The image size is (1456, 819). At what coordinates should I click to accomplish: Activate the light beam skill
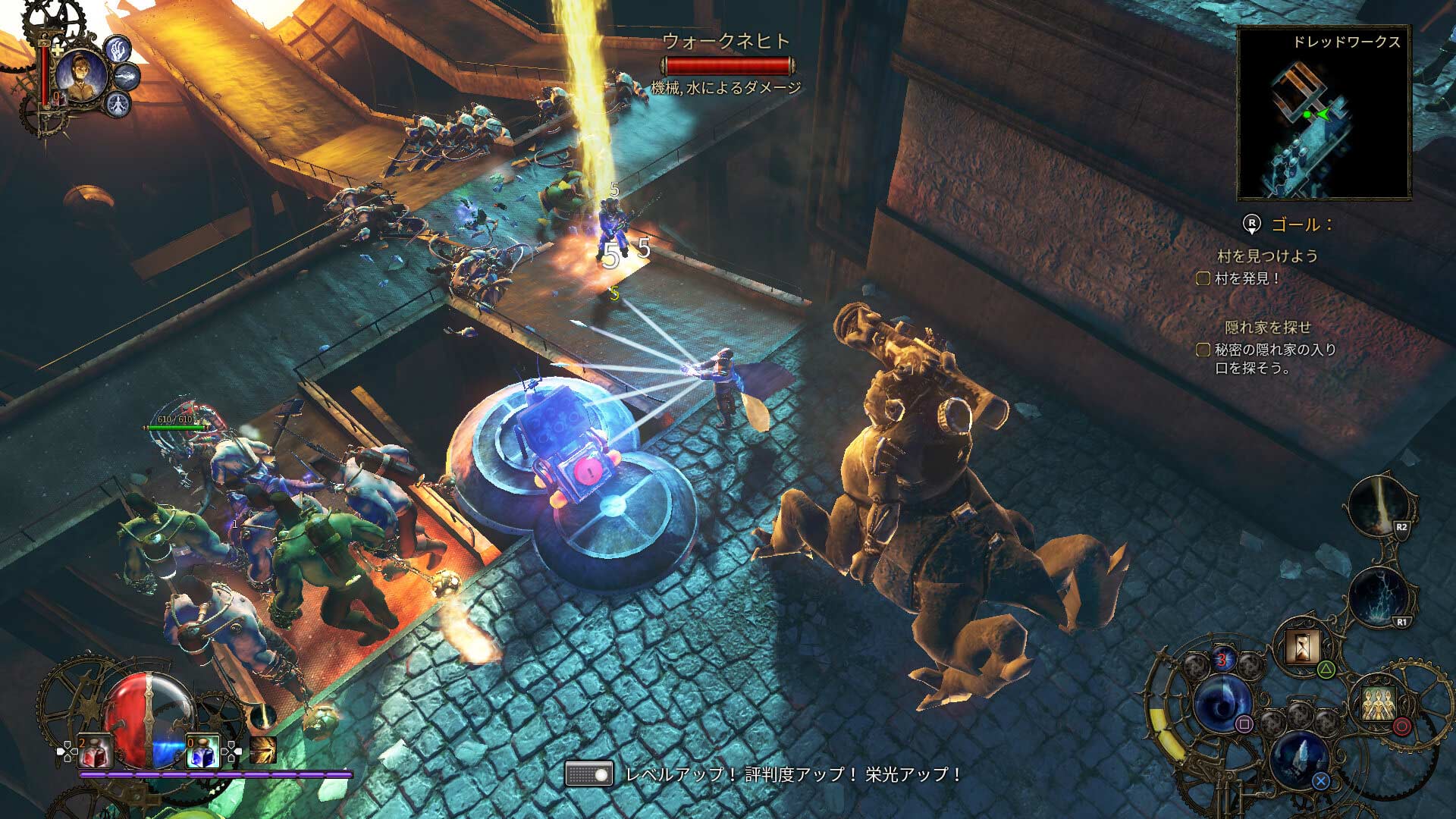[x=1379, y=506]
